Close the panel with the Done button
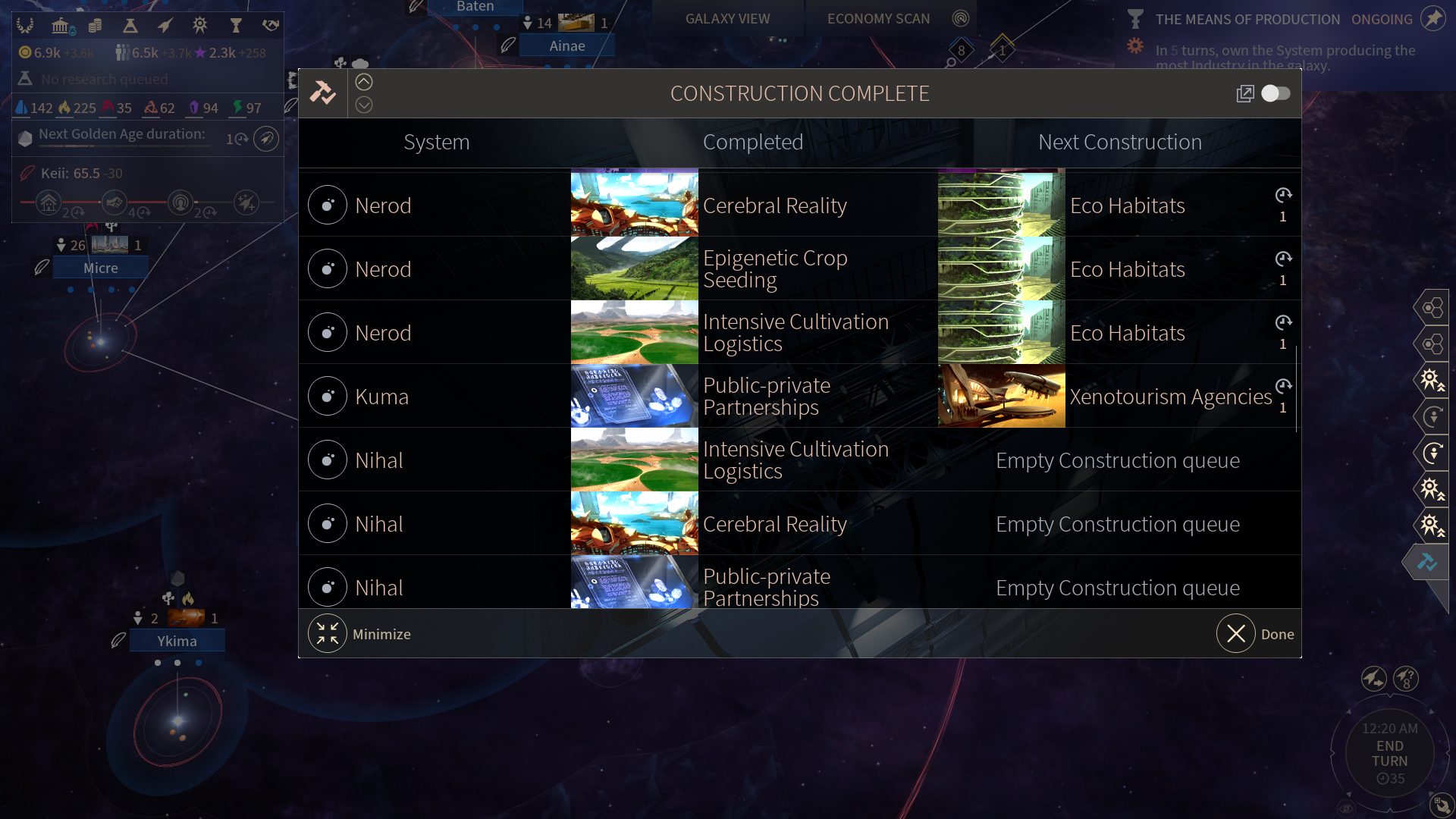Image resolution: width=1456 pixels, height=819 pixels. pyautogui.click(x=1236, y=634)
